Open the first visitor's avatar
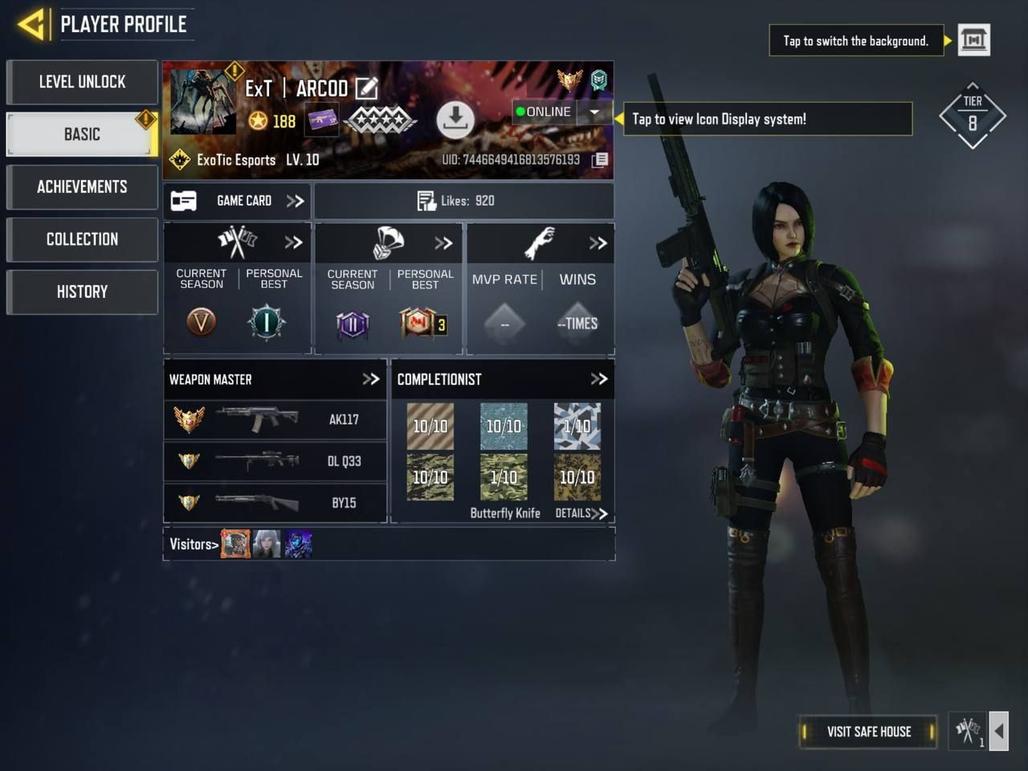 click(236, 544)
